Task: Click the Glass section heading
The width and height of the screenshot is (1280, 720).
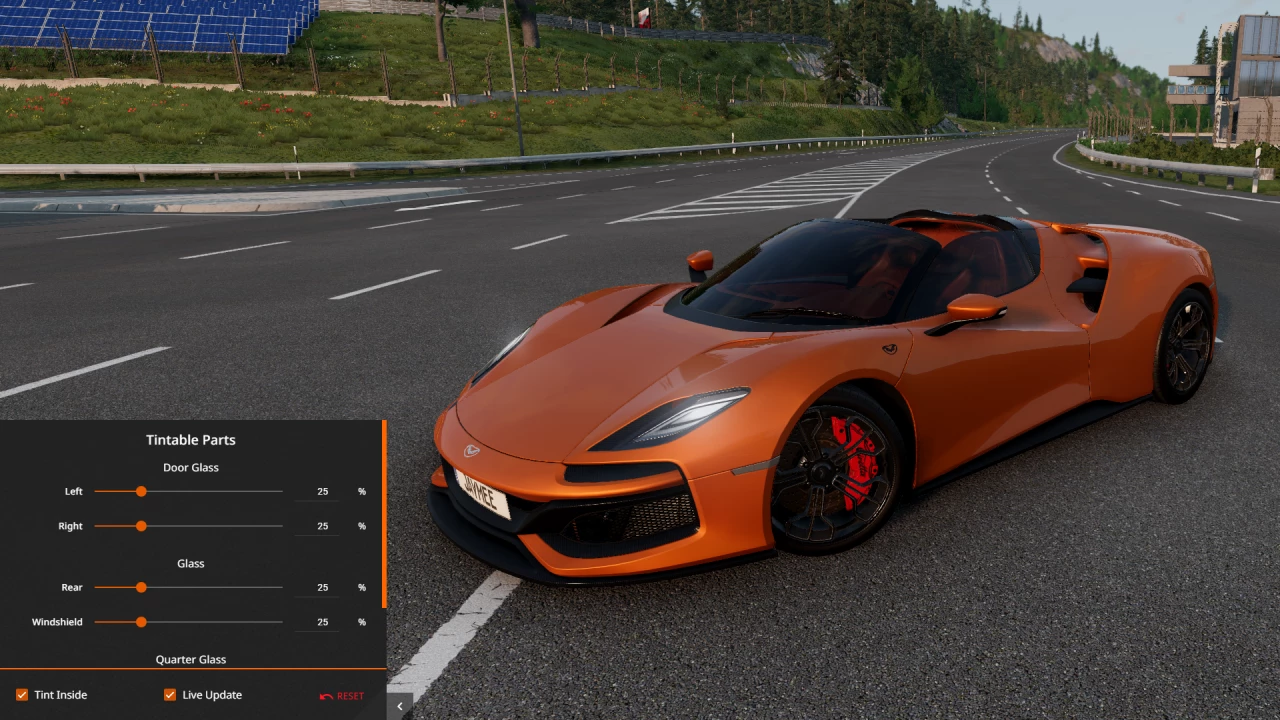Action: [190, 563]
